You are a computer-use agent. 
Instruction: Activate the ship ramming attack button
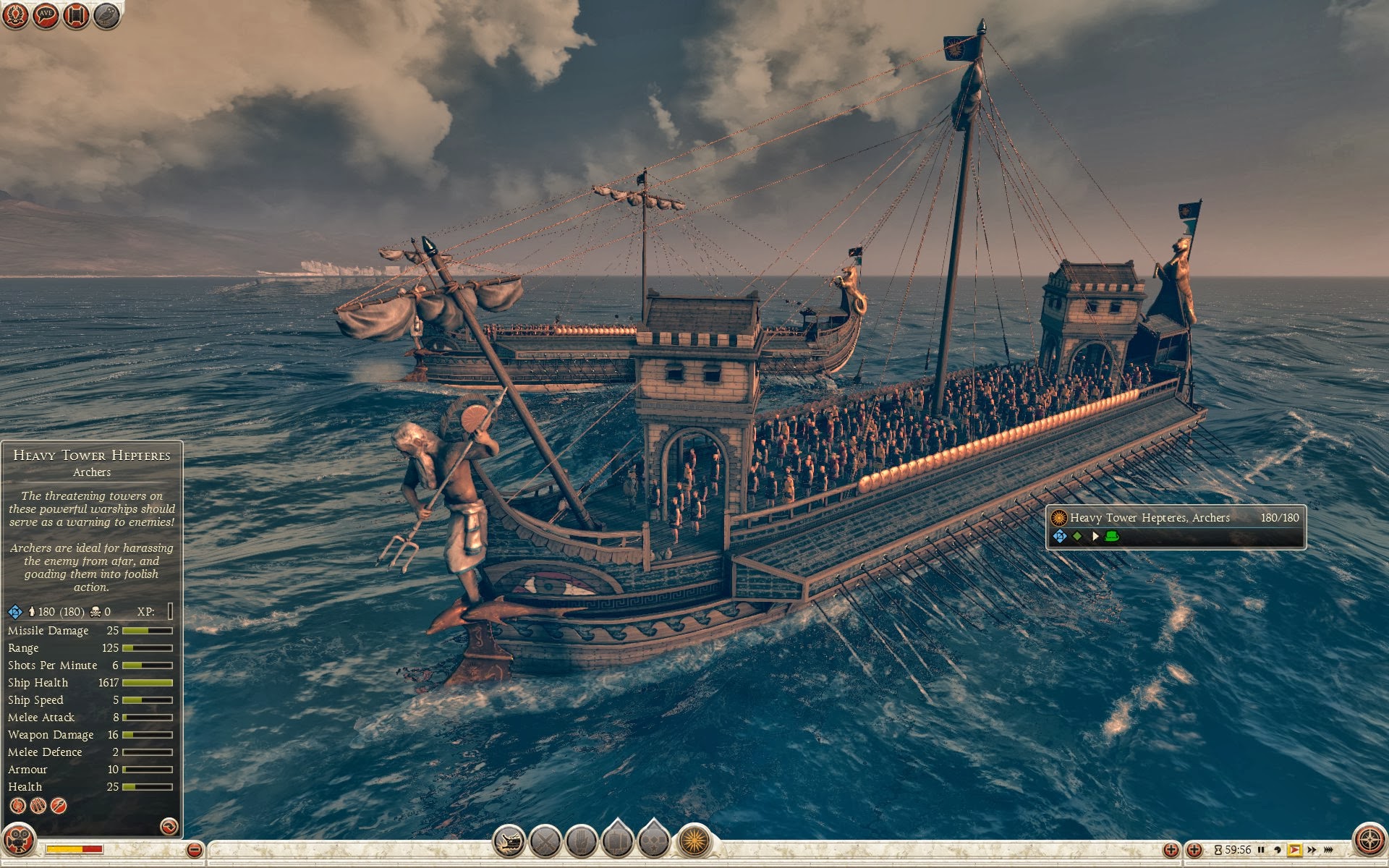click(x=509, y=842)
